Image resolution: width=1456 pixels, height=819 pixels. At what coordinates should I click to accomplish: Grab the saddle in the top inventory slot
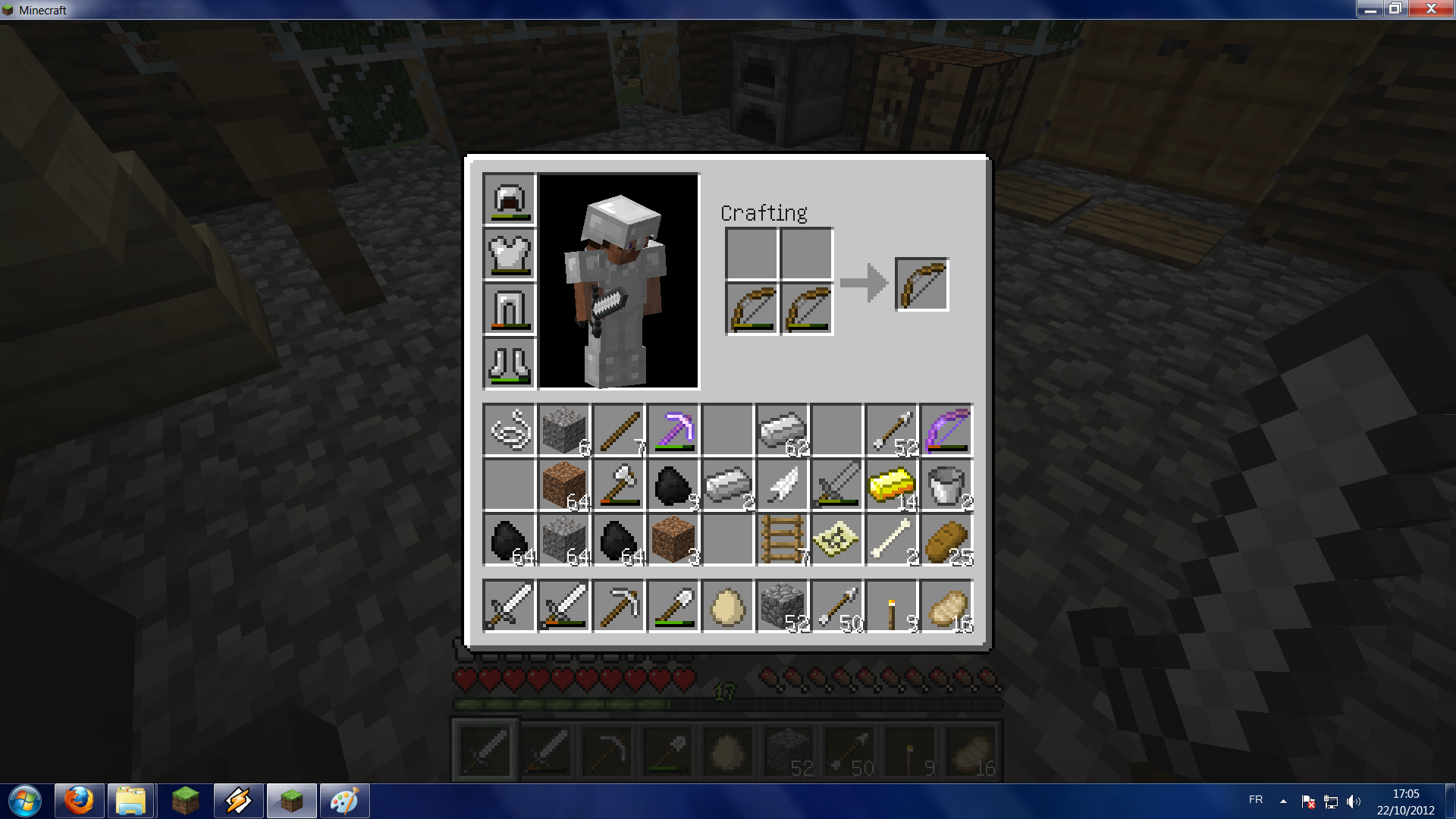point(510,430)
